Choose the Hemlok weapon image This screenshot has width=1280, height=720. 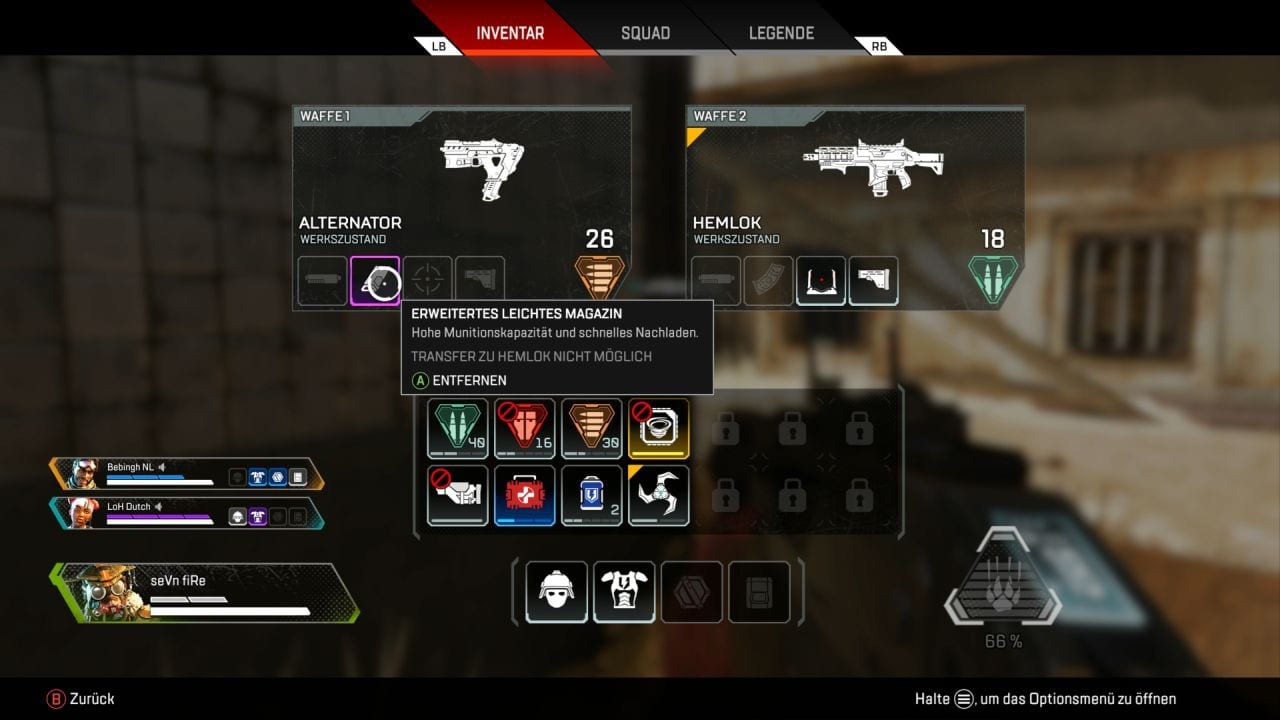pos(872,166)
